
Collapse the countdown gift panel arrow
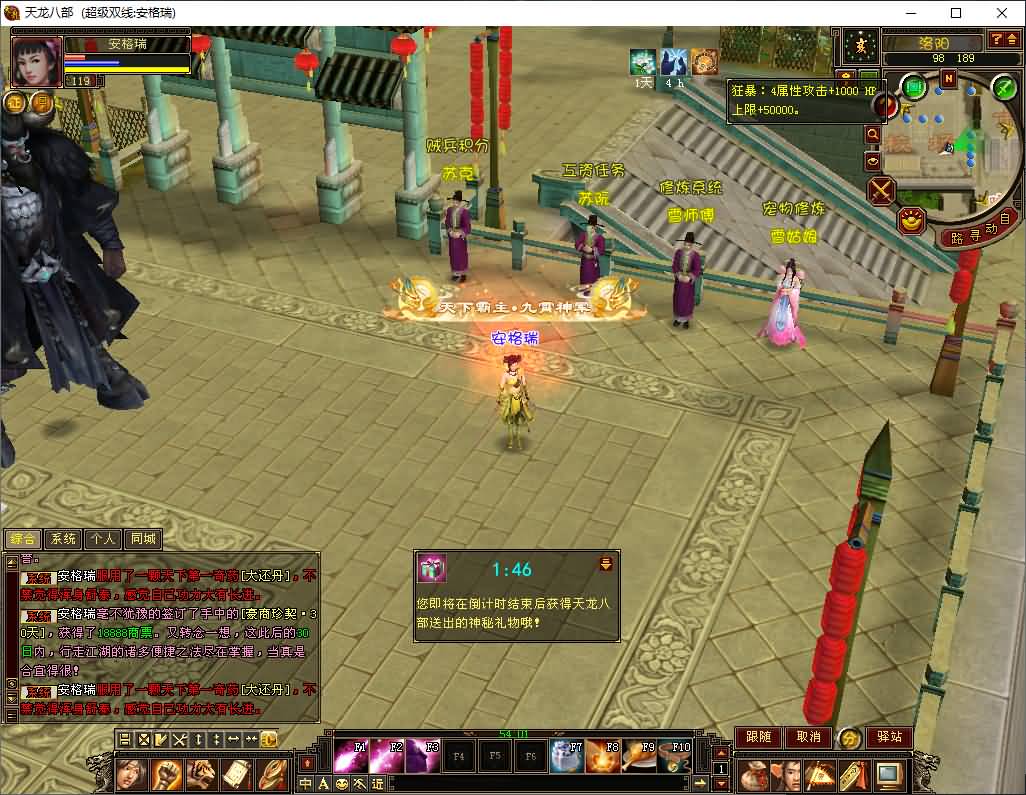click(605, 565)
